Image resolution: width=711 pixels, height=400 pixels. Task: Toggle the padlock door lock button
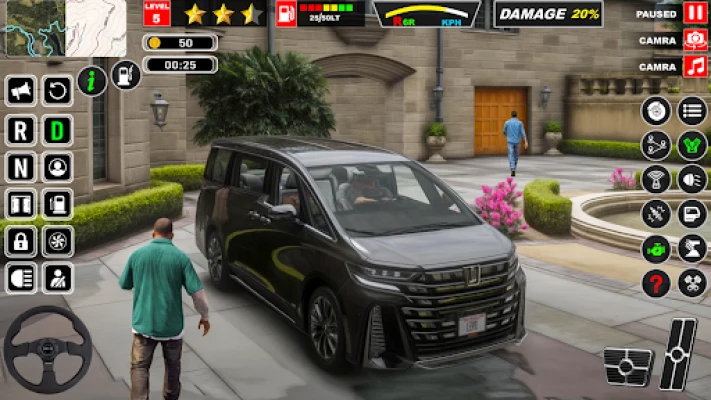click(x=20, y=240)
